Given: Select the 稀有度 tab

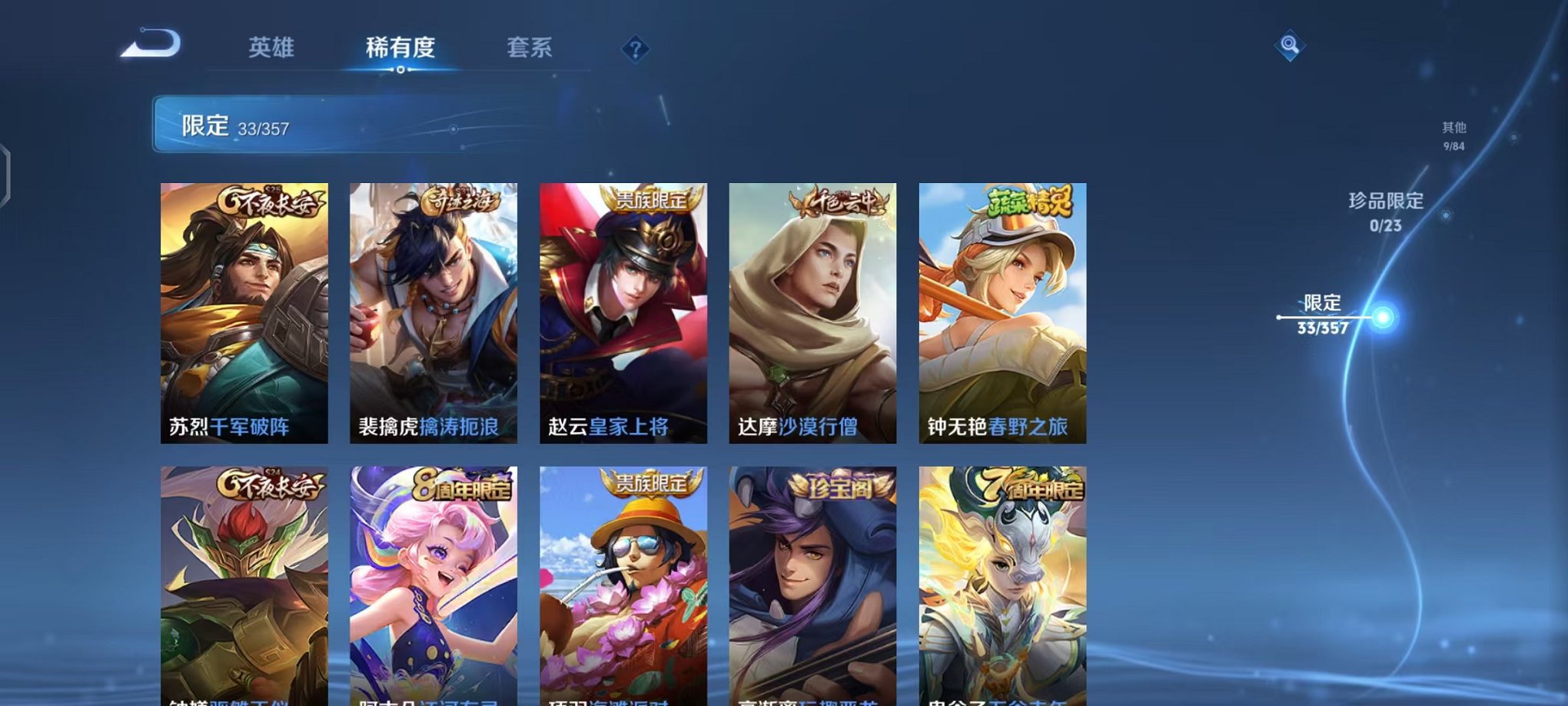Looking at the screenshot, I should [x=401, y=48].
